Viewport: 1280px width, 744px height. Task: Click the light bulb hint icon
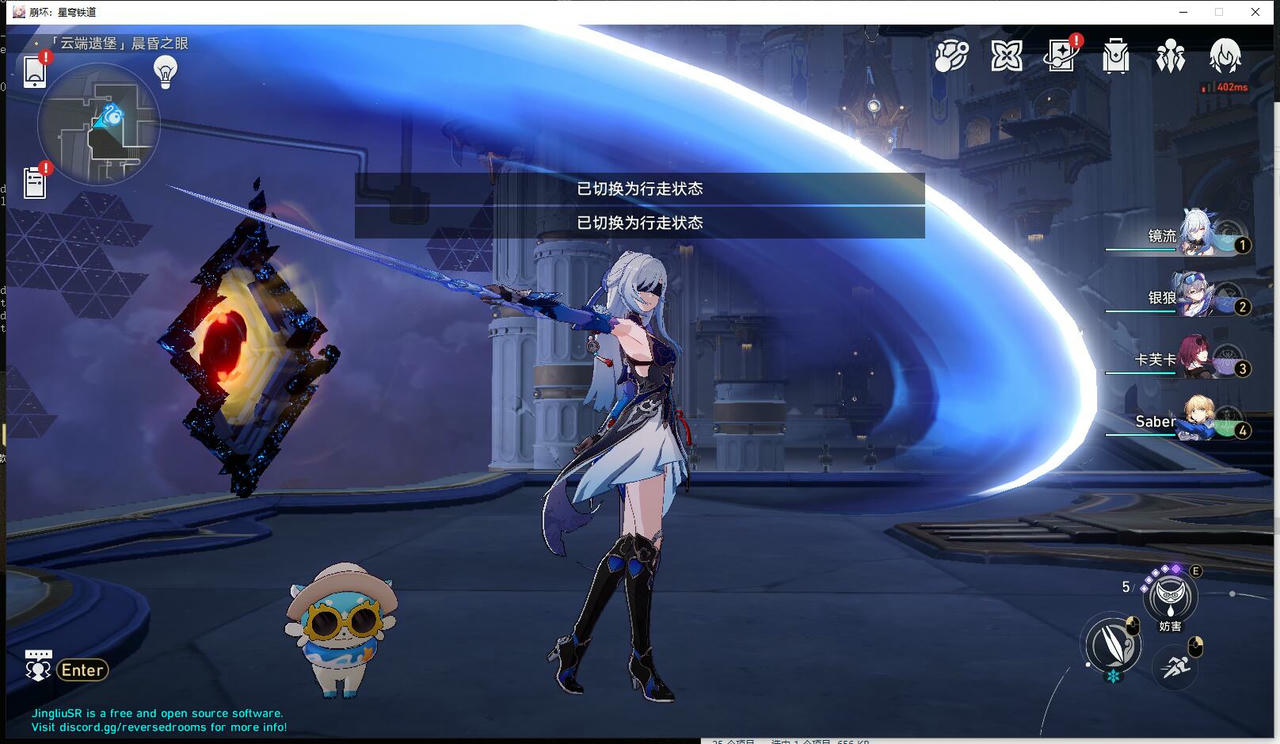[165, 71]
